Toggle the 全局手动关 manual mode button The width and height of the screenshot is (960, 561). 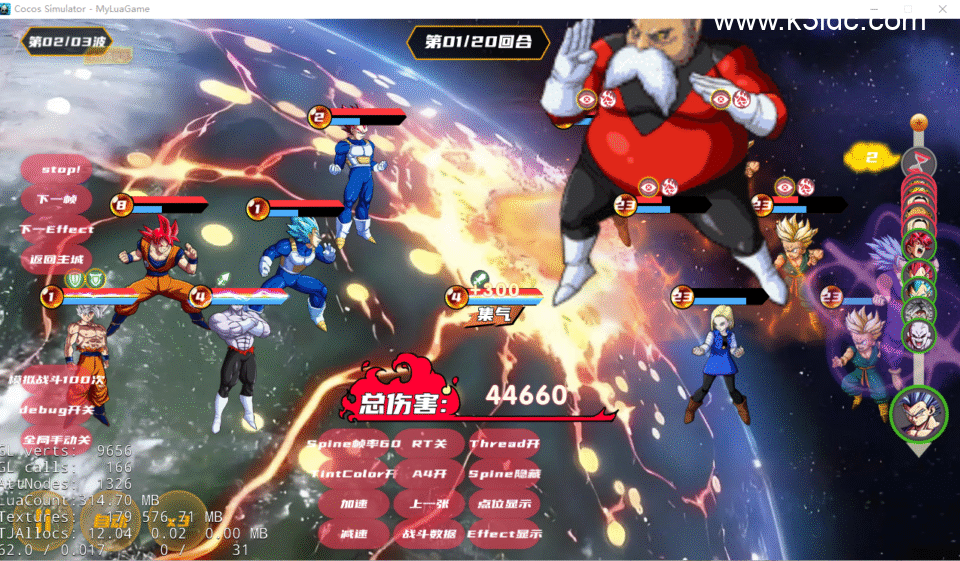pyautogui.click(x=57, y=440)
